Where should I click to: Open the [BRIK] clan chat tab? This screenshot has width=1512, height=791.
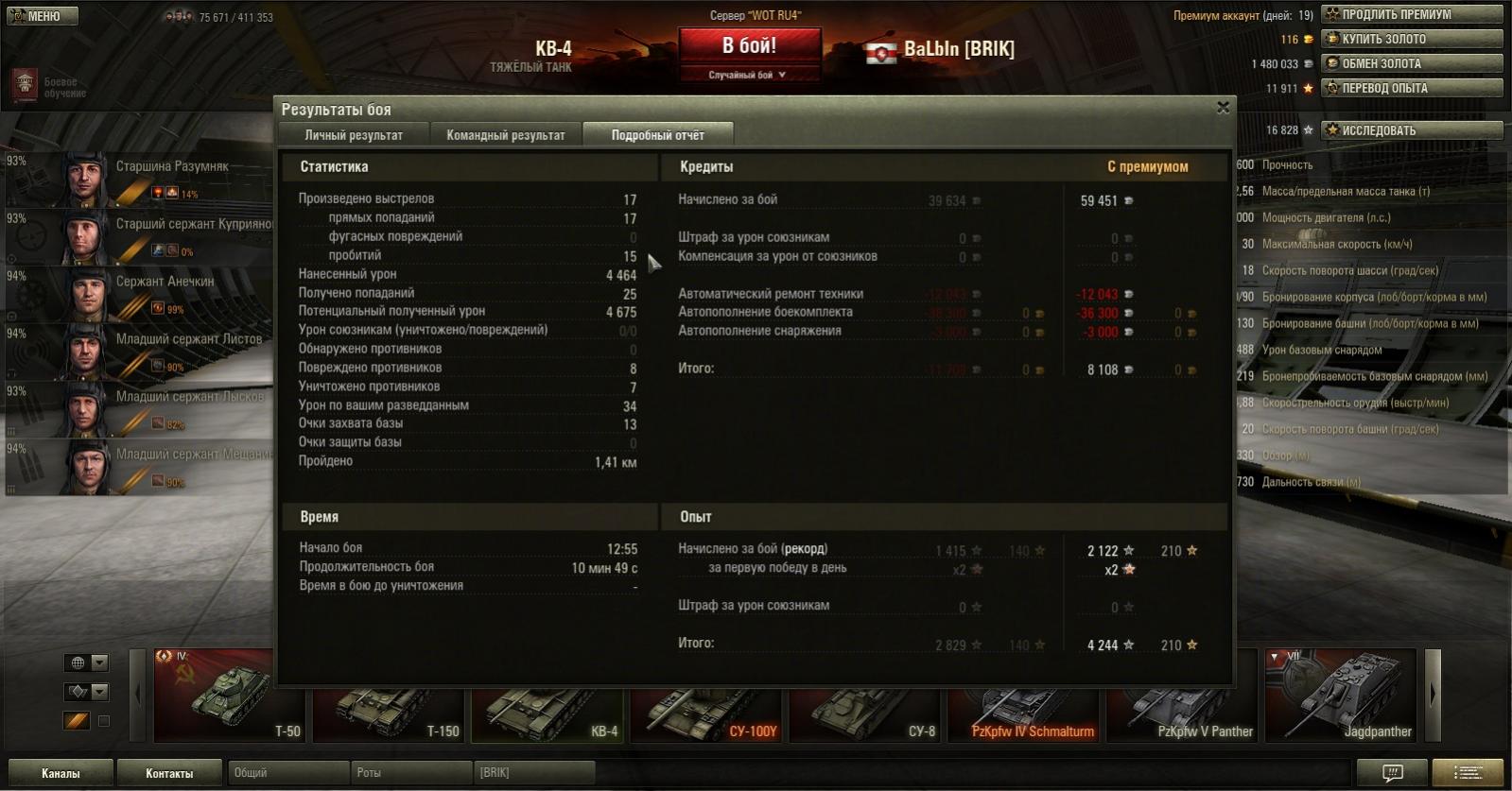click(534, 773)
